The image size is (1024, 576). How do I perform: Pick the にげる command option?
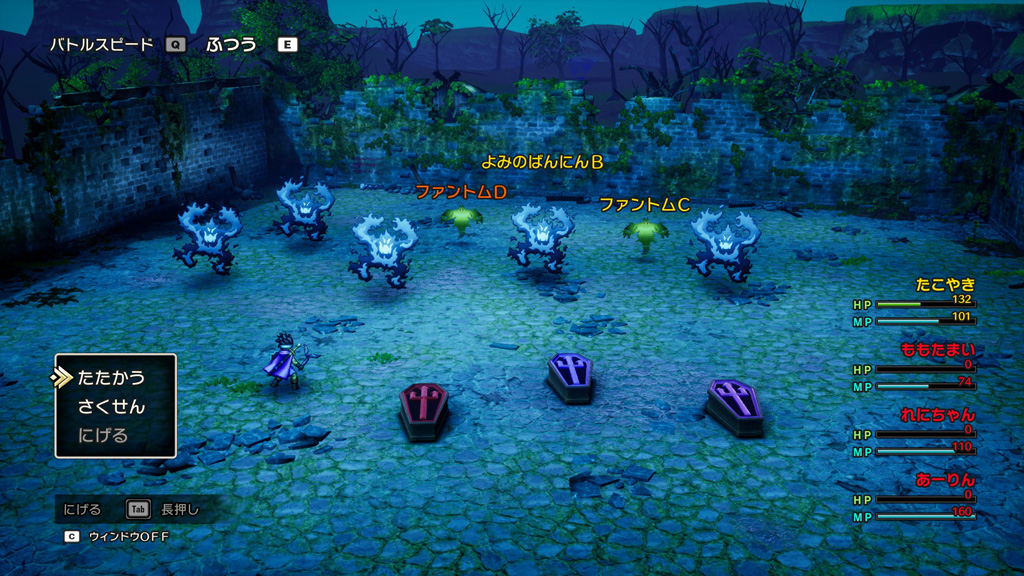coord(103,436)
